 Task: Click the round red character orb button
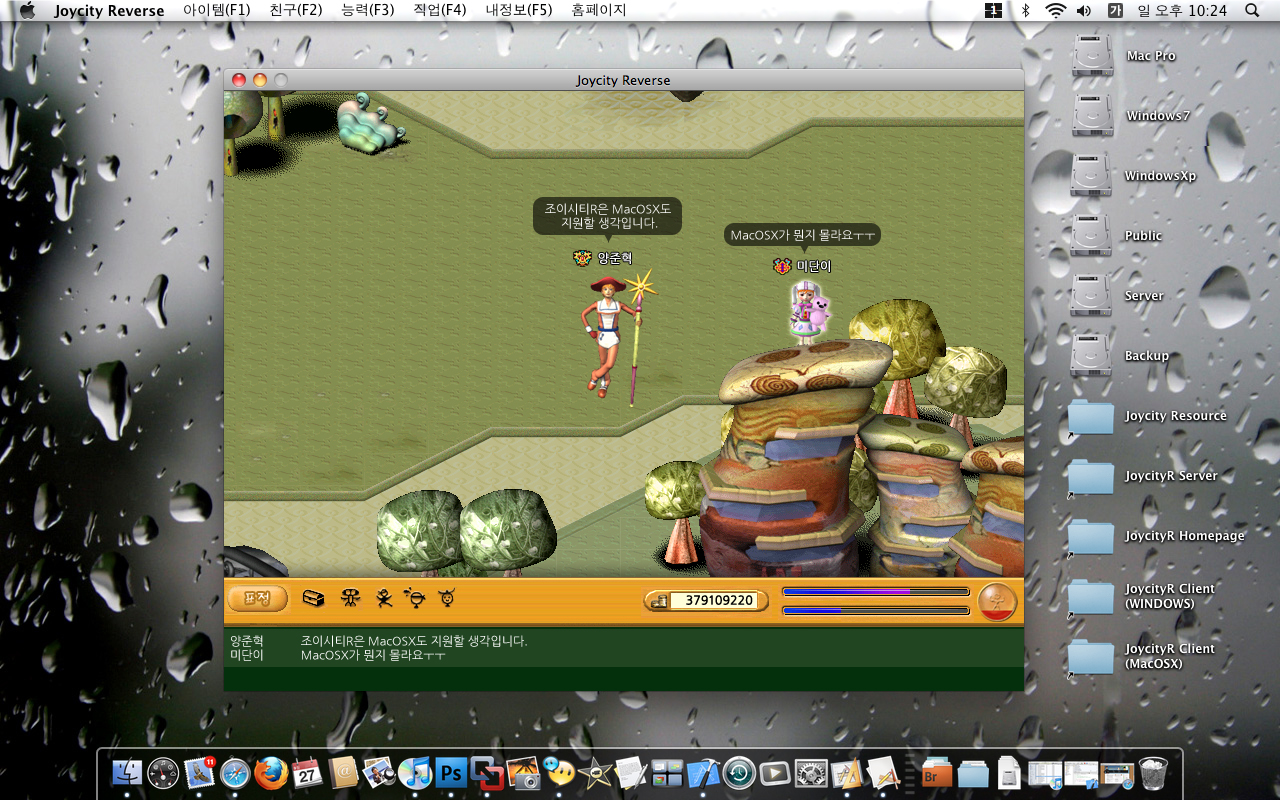click(x=997, y=601)
